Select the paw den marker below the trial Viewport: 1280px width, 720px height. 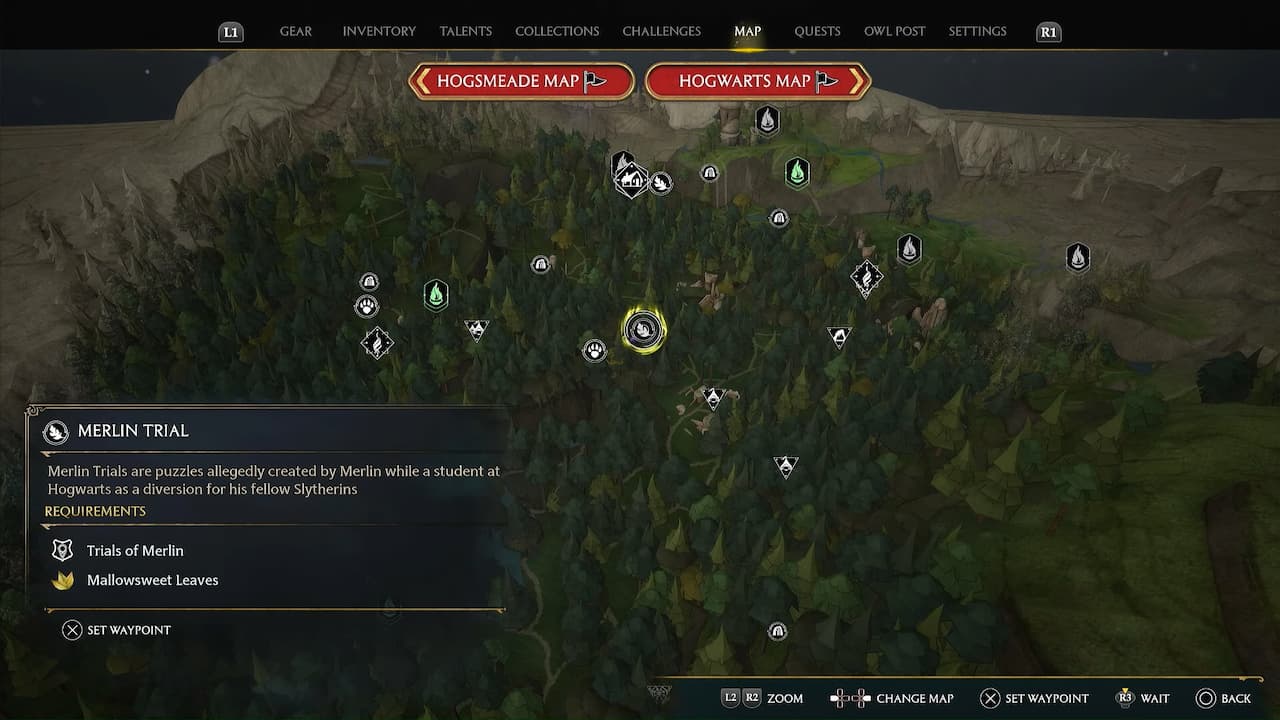pos(594,350)
